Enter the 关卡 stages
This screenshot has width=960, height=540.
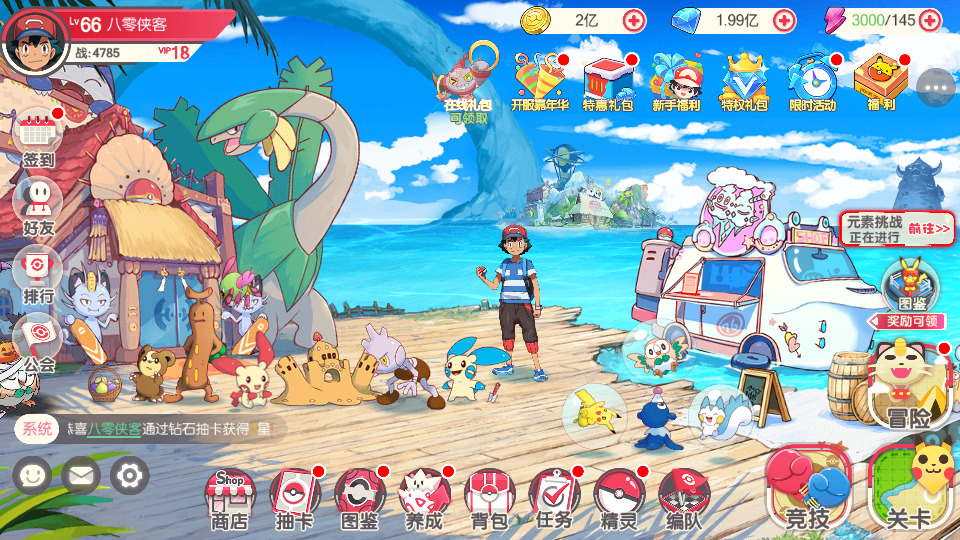(909, 487)
